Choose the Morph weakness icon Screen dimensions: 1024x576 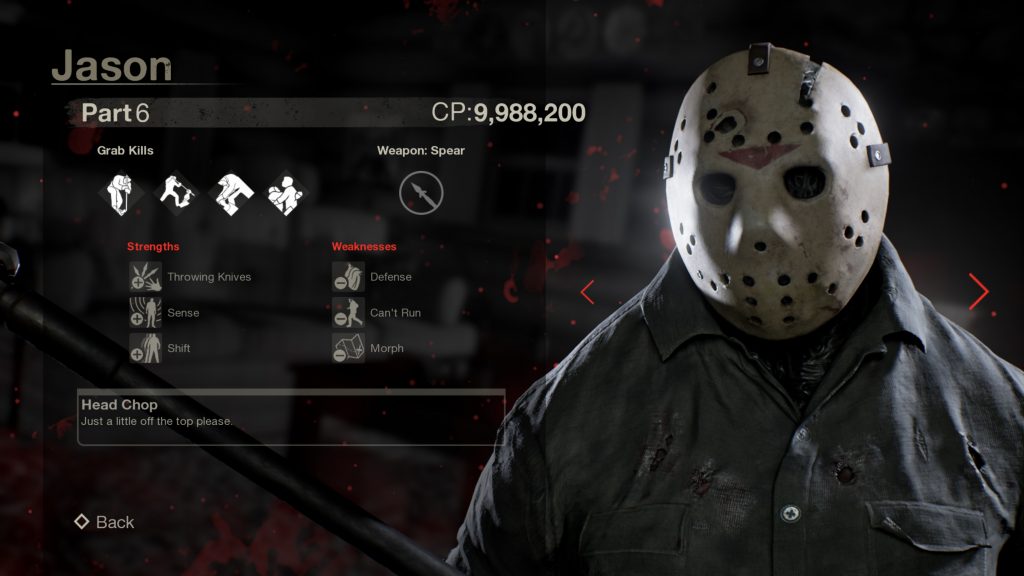coord(348,348)
